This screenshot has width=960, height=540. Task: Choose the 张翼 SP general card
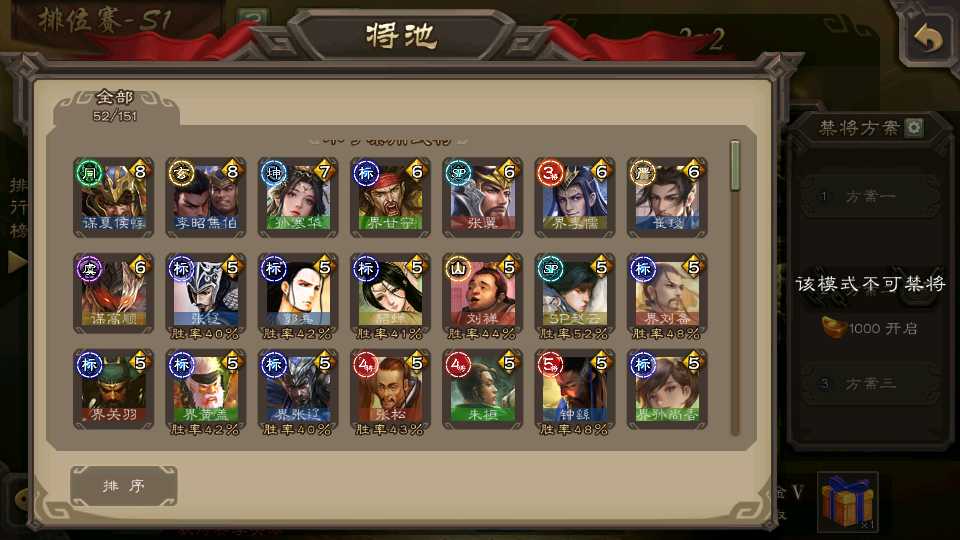(x=482, y=196)
